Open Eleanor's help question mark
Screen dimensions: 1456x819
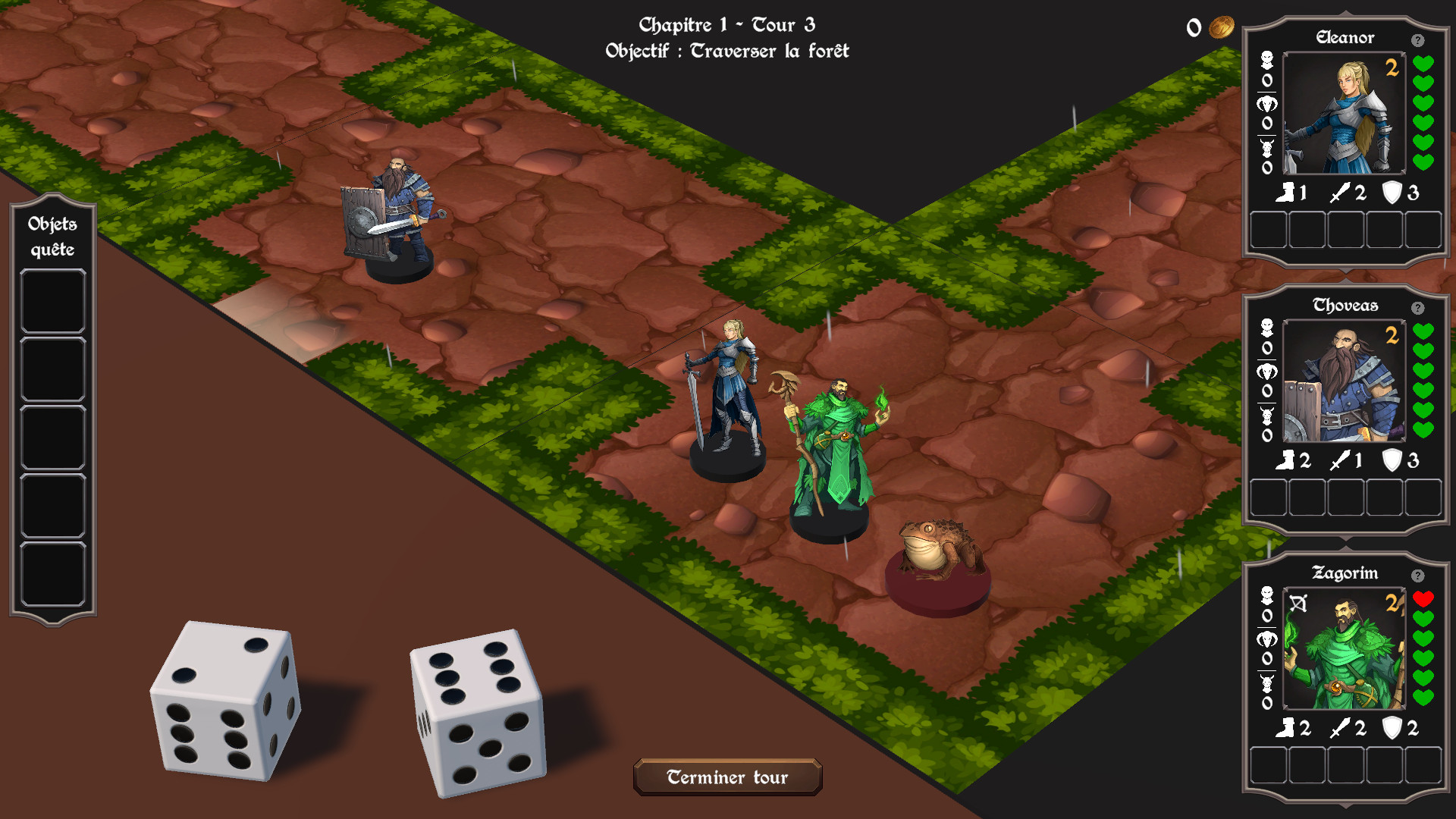(1417, 40)
